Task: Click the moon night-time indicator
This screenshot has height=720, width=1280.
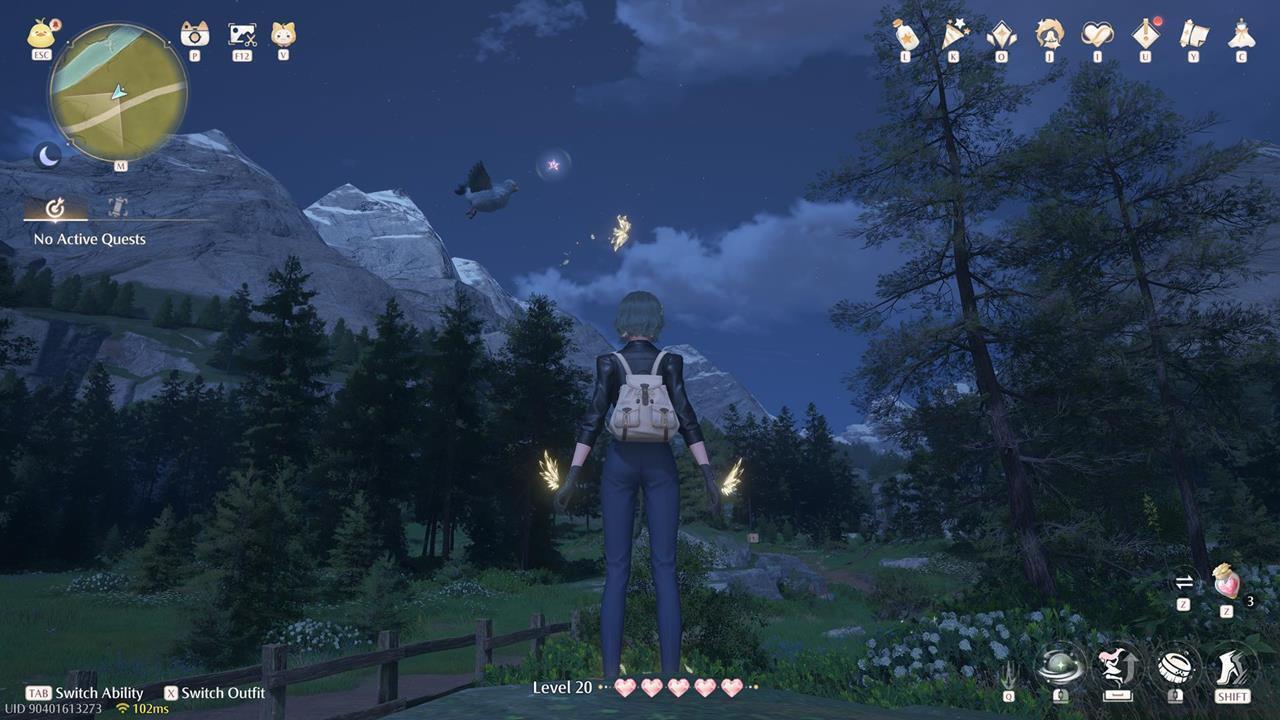Action: pos(45,155)
